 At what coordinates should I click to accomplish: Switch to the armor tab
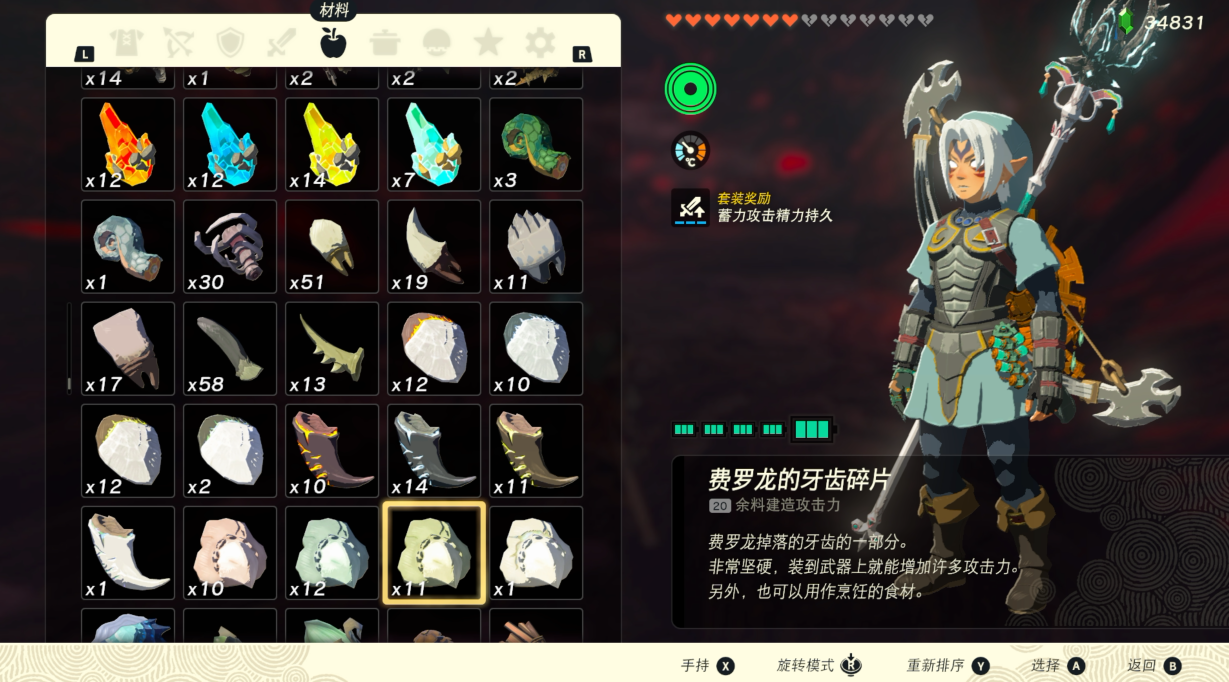pyautogui.click(x=126, y=42)
